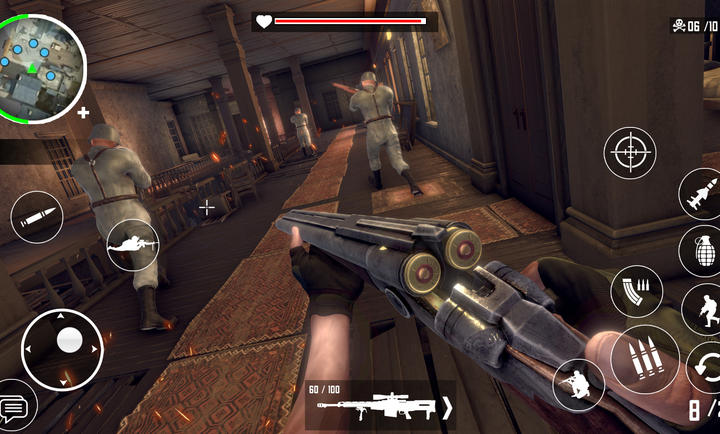The image size is (720, 434).
Task: Tap the magazine ammo button
Action: [636, 290]
